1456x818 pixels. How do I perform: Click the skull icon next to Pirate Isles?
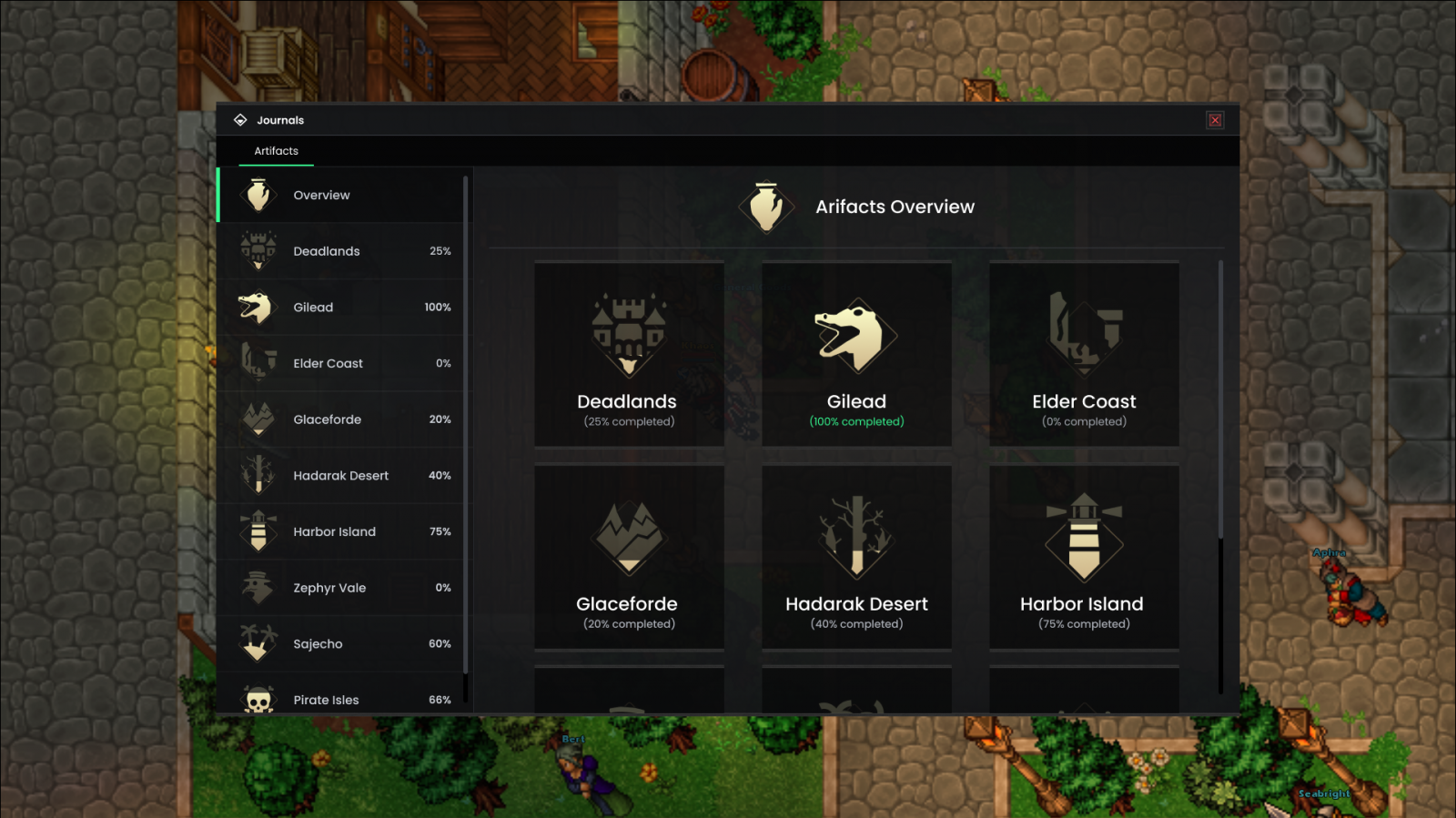point(258,699)
